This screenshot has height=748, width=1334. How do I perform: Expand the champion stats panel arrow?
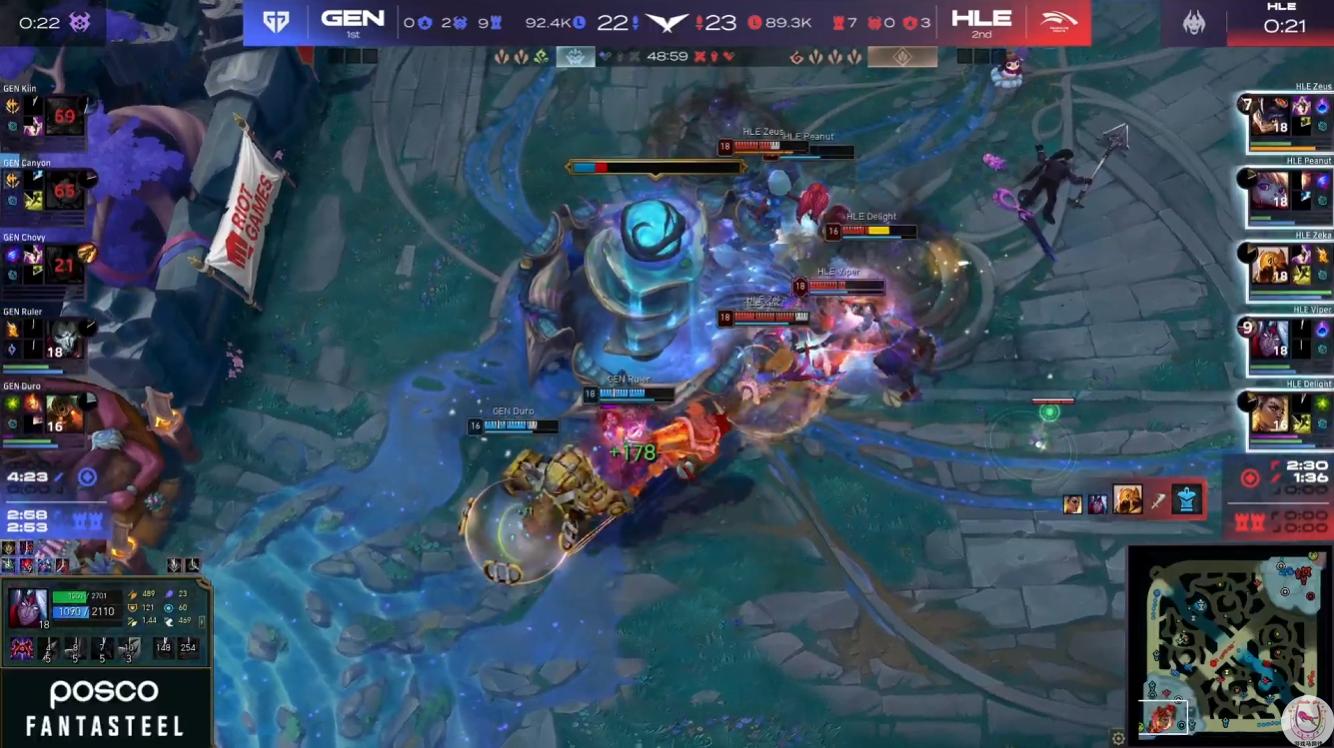(x=203, y=622)
